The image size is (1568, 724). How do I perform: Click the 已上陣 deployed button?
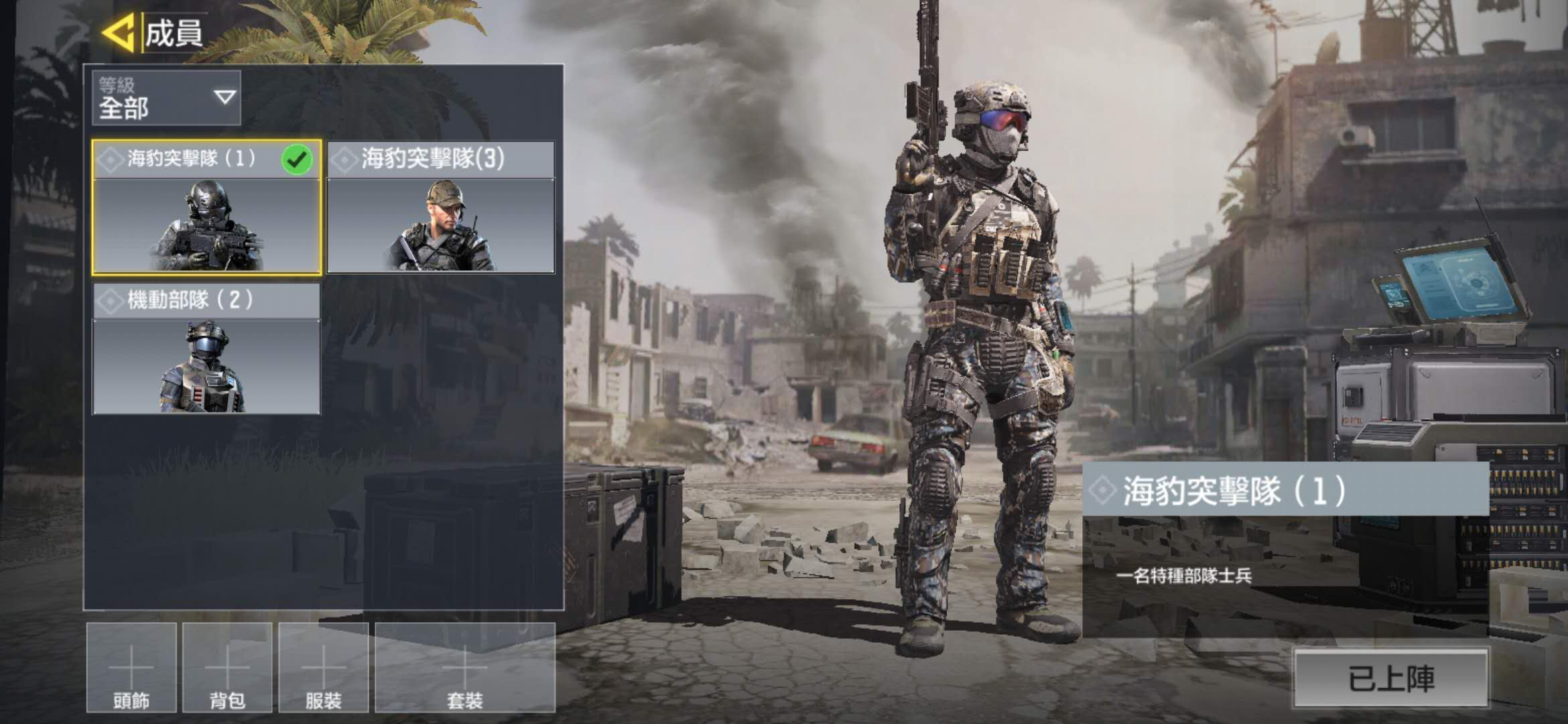(1391, 678)
